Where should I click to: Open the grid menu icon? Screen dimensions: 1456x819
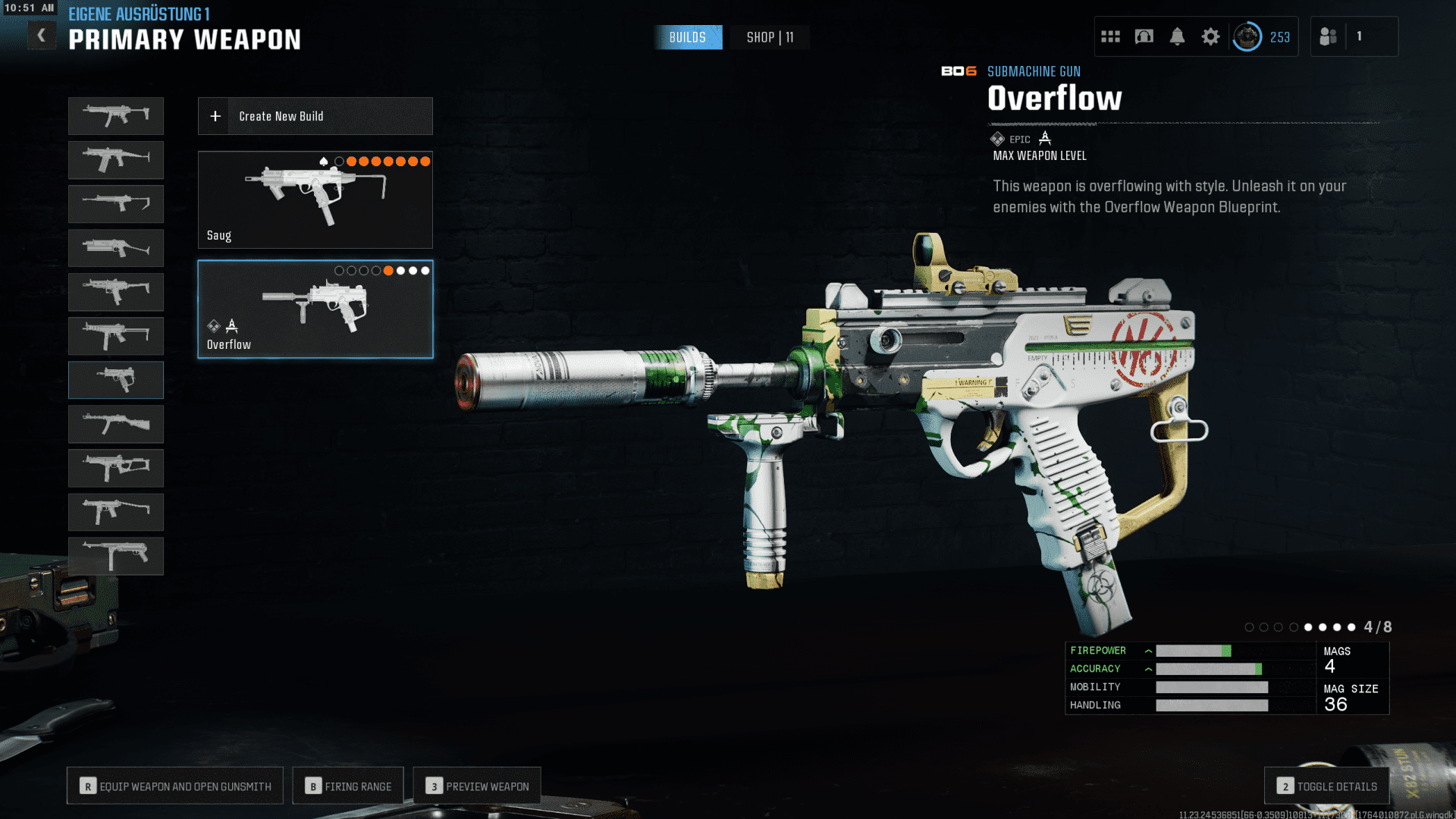point(1110,36)
